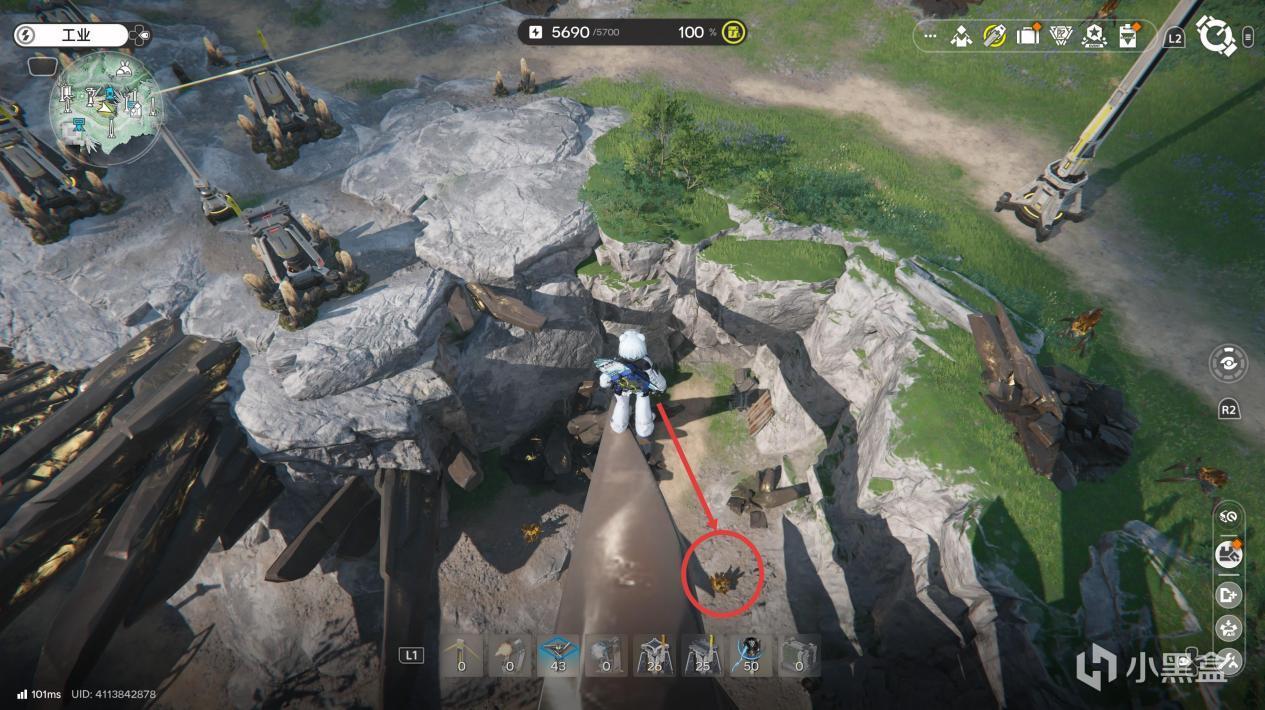The image size is (1265, 710).
Task: Open the three-dots more options menu
Action: coord(931,37)
